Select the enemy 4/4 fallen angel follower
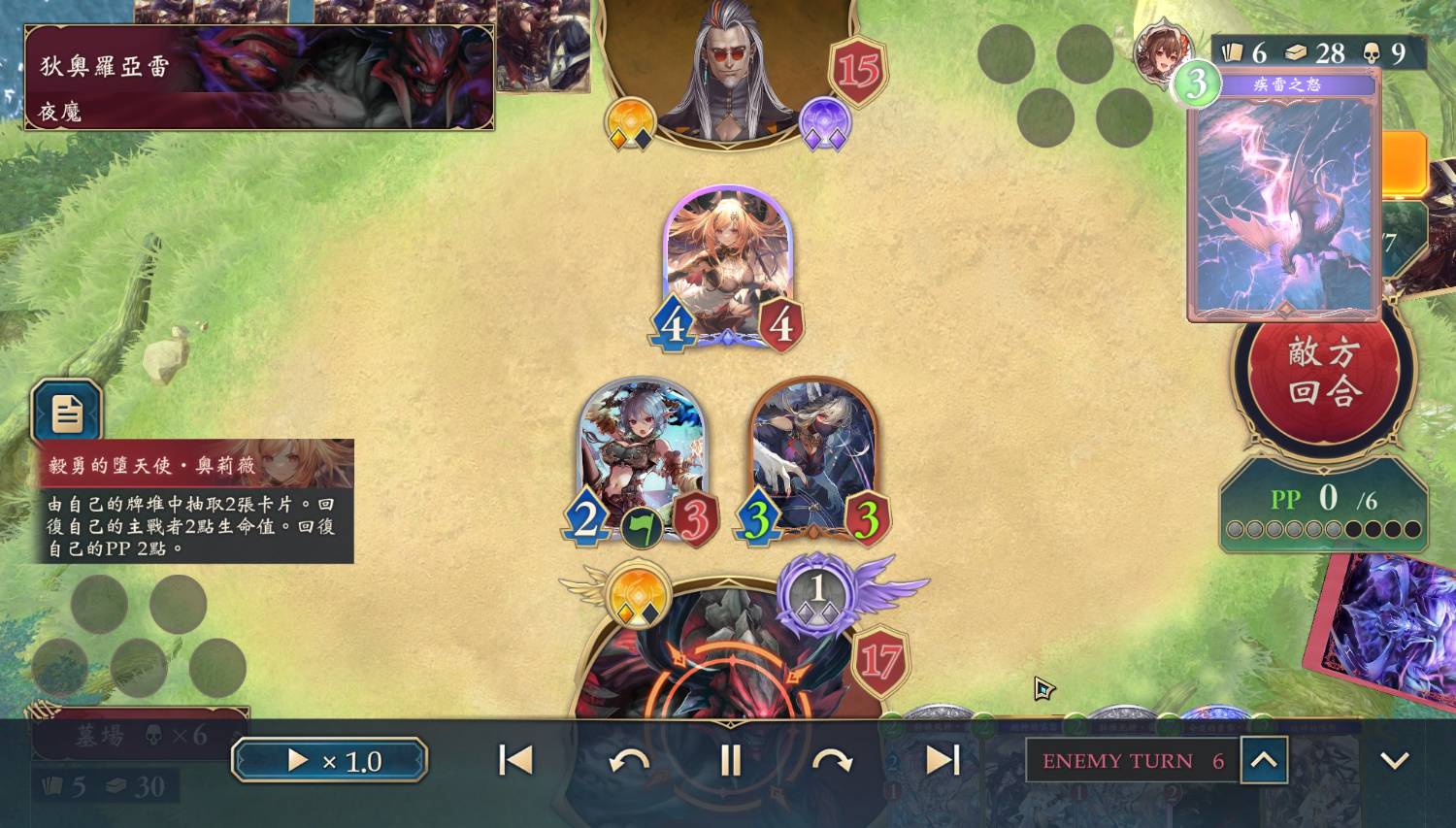1456x828 pixels. click(728, 264)
